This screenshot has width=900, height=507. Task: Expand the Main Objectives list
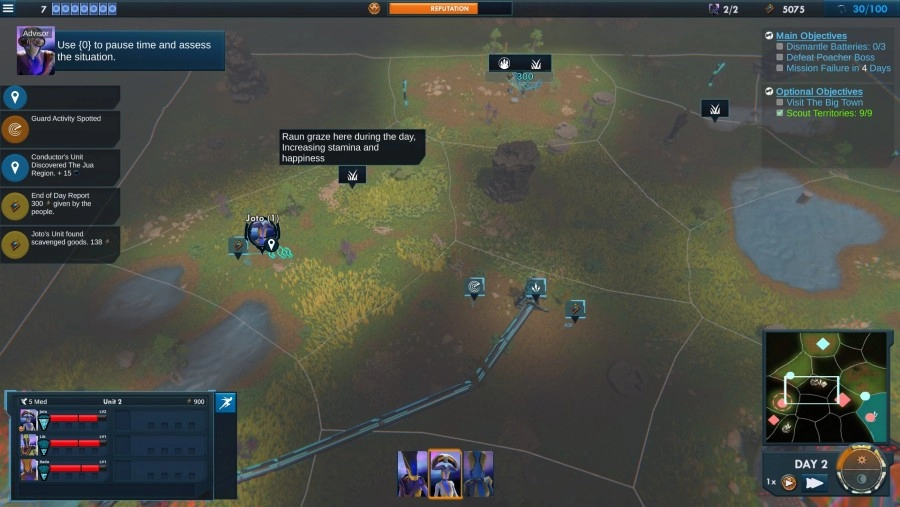point(811,36)
